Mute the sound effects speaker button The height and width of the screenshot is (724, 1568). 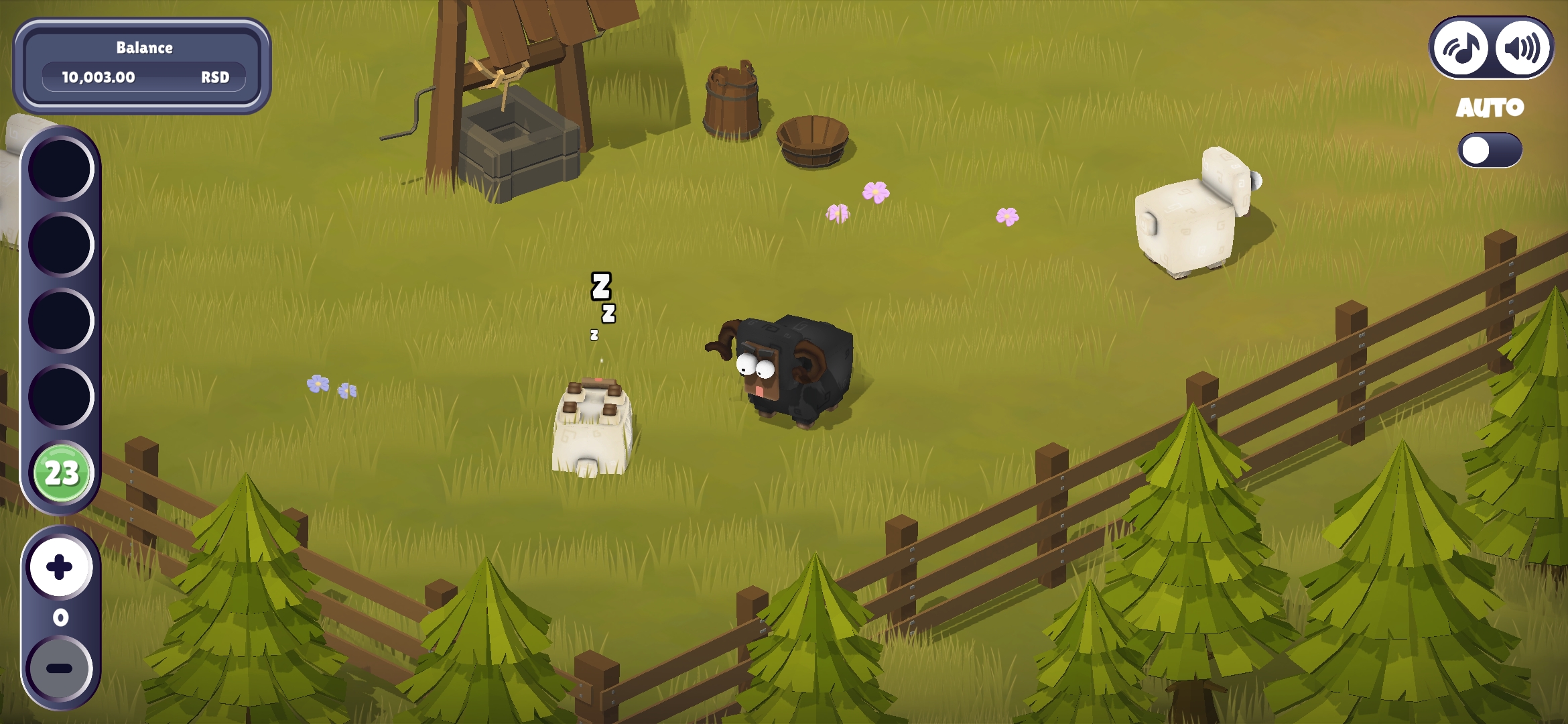point(1521,48)
